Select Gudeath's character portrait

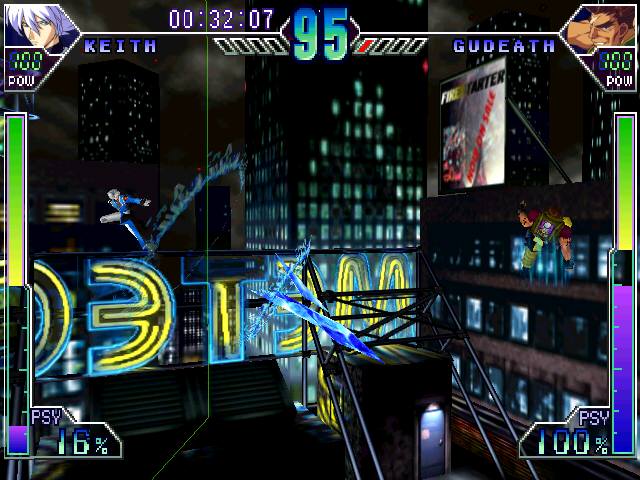[x=600, y=26]
